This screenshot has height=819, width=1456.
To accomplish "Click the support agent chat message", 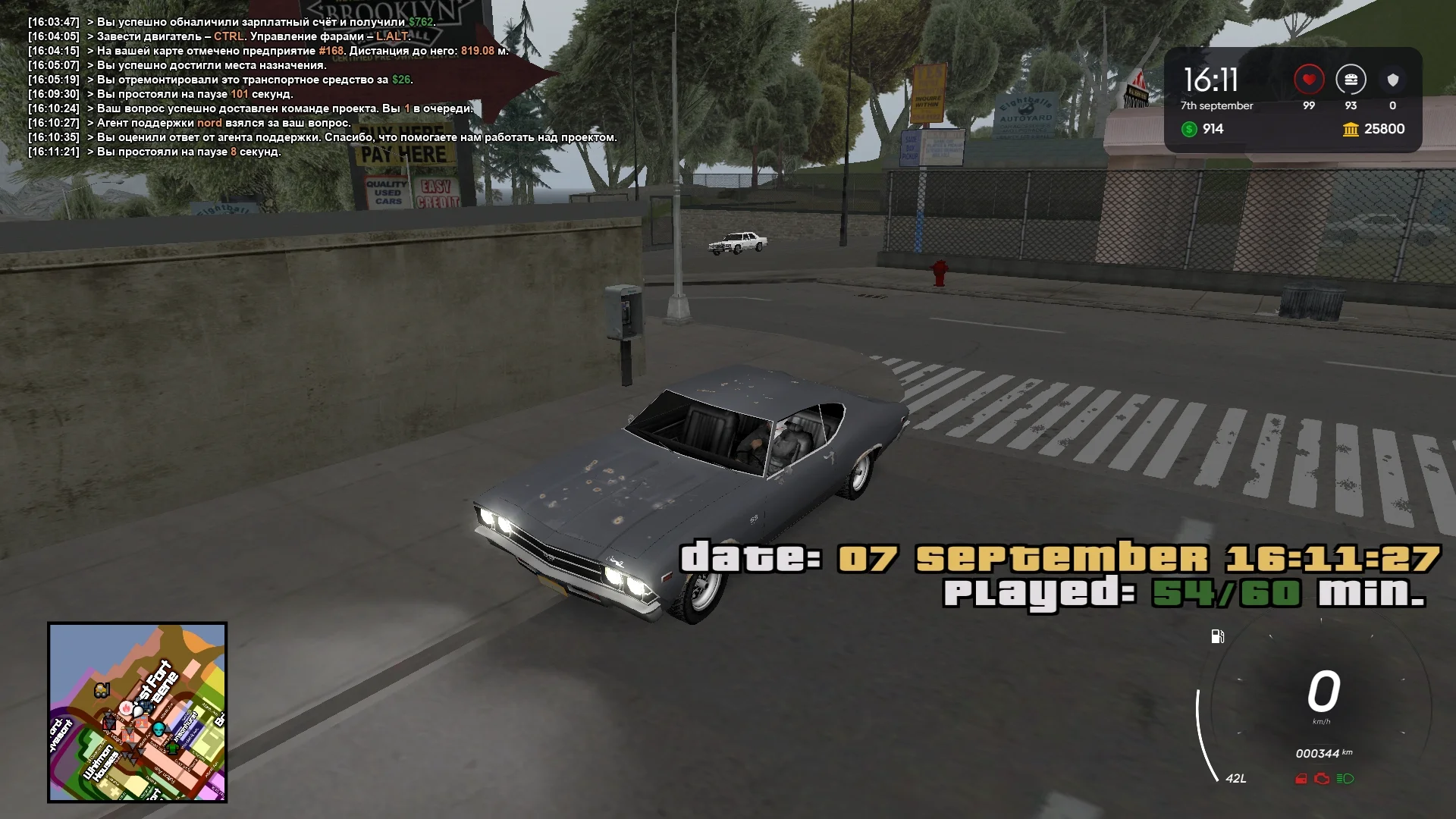I will point(224,123).
